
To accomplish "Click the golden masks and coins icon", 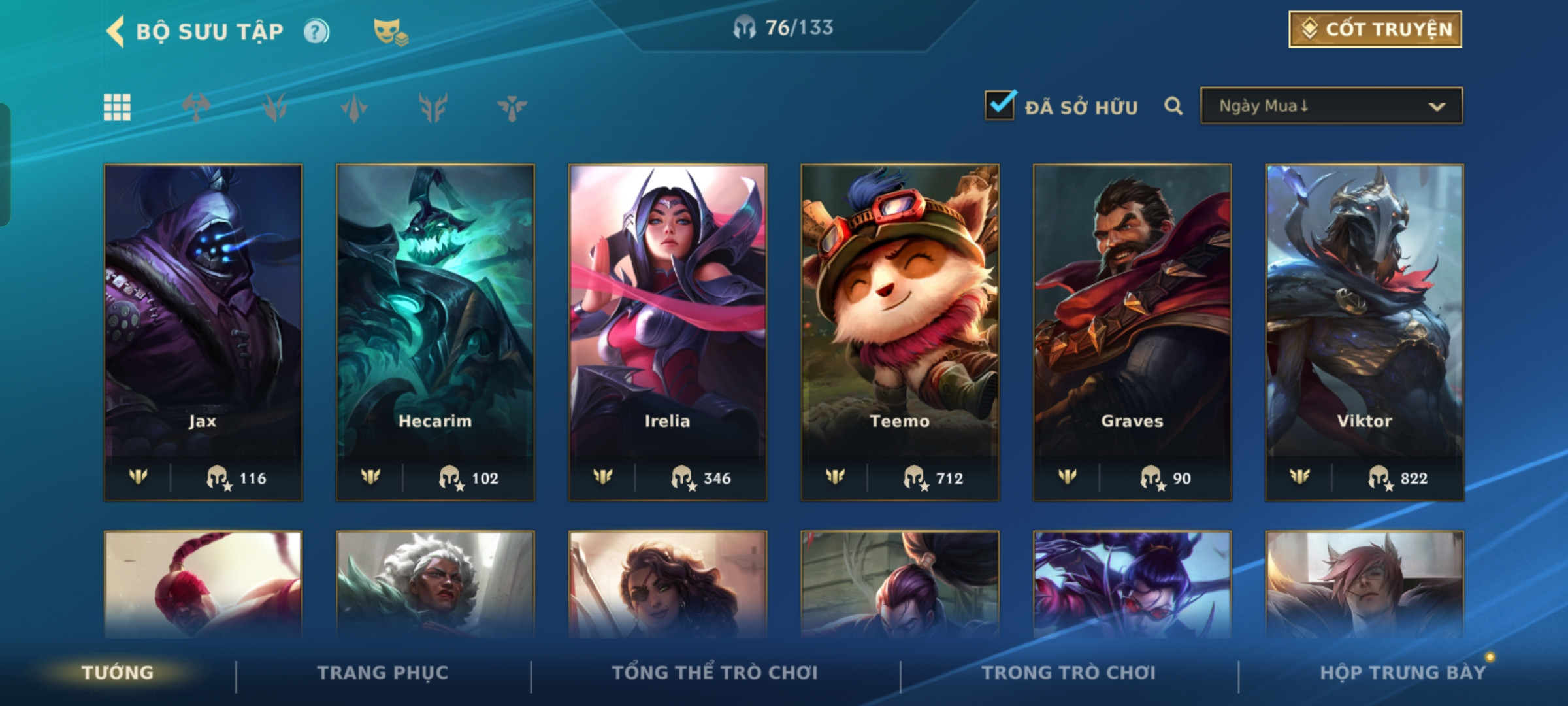I will click(390, 31).
